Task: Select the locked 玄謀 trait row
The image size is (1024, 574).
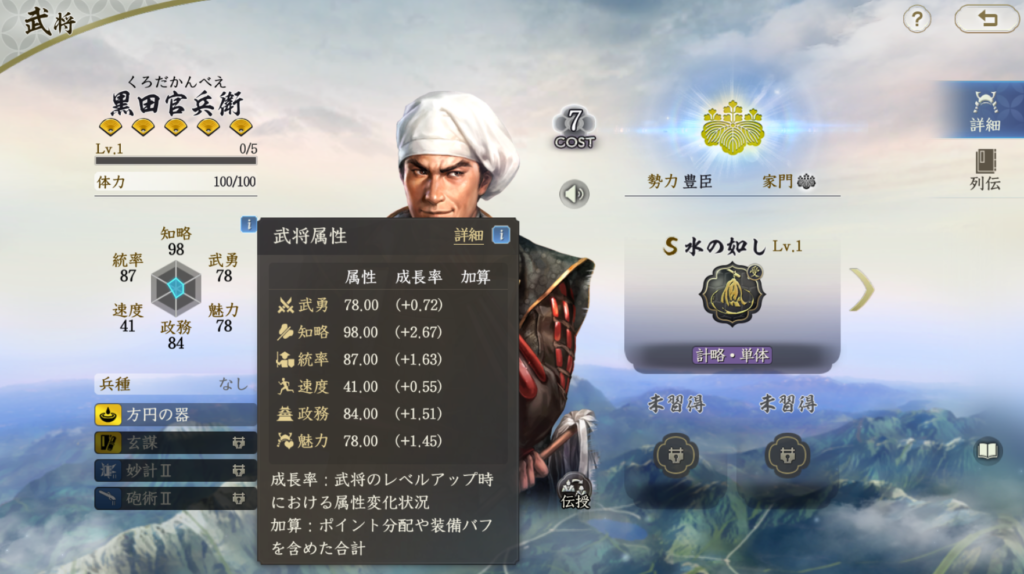Action: click(176, 442)
